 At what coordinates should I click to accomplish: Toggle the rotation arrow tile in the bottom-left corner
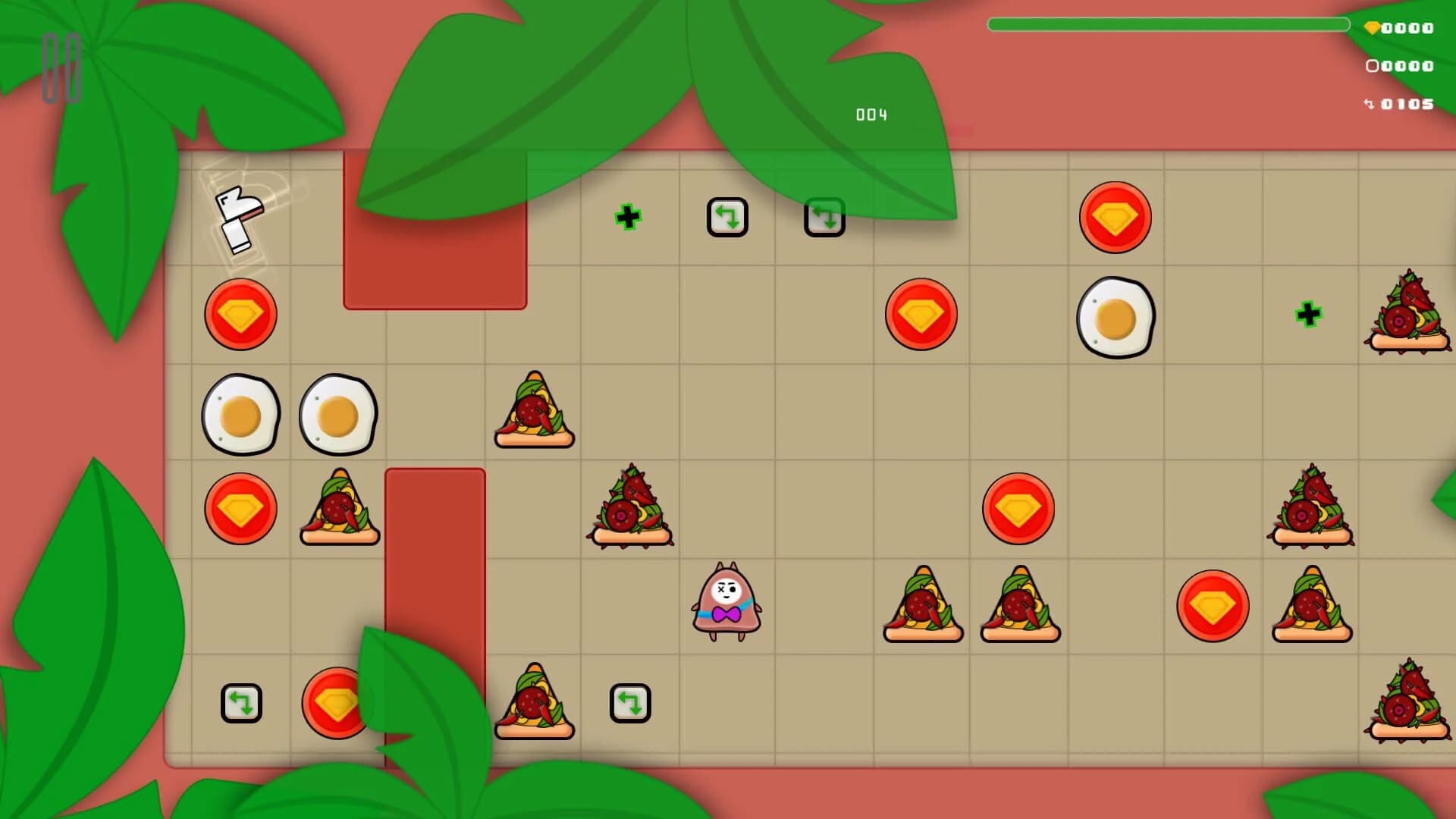pyautogui.click(x=241, y=703)
